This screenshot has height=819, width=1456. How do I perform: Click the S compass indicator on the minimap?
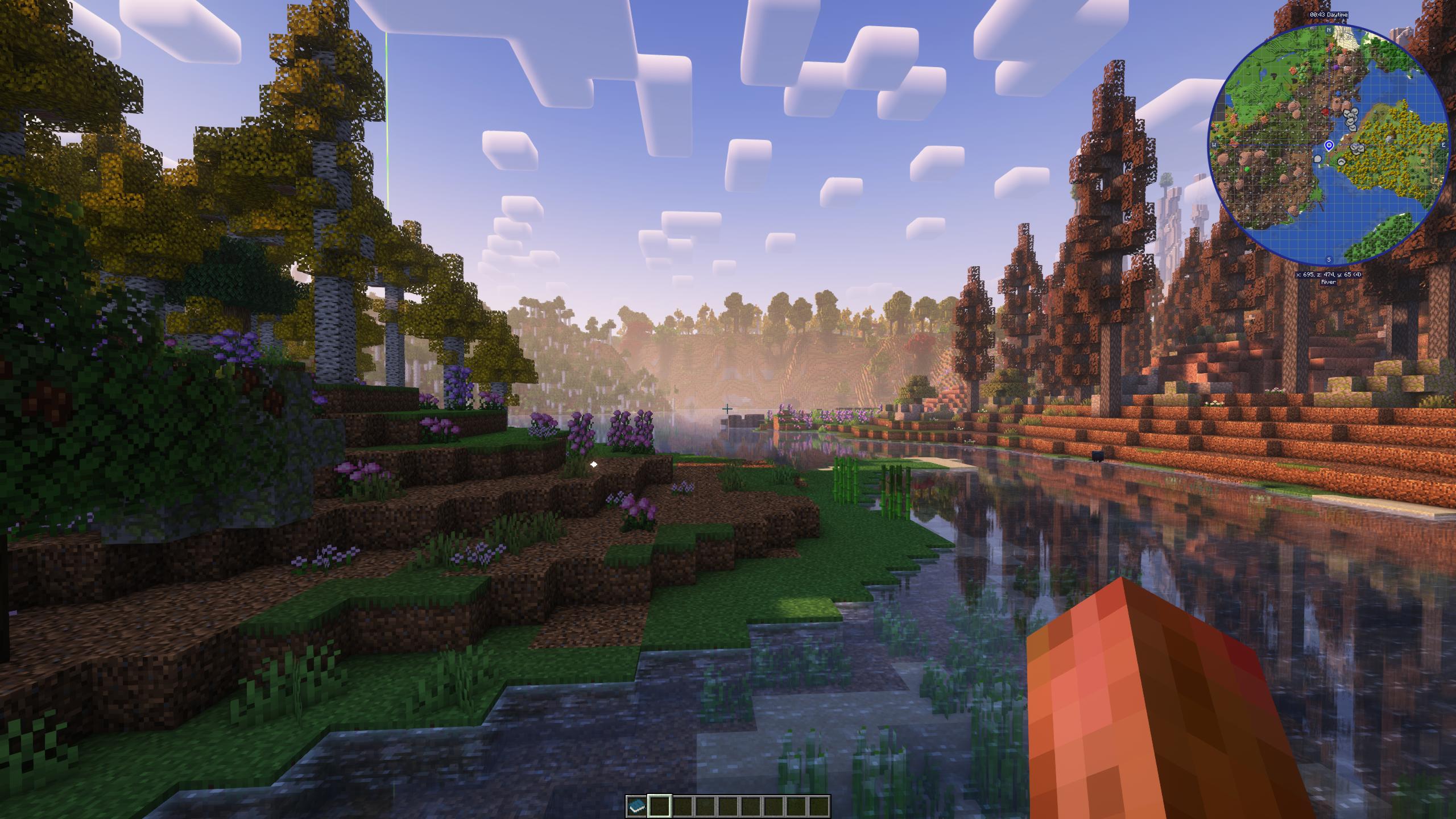tap(1327, 259)
